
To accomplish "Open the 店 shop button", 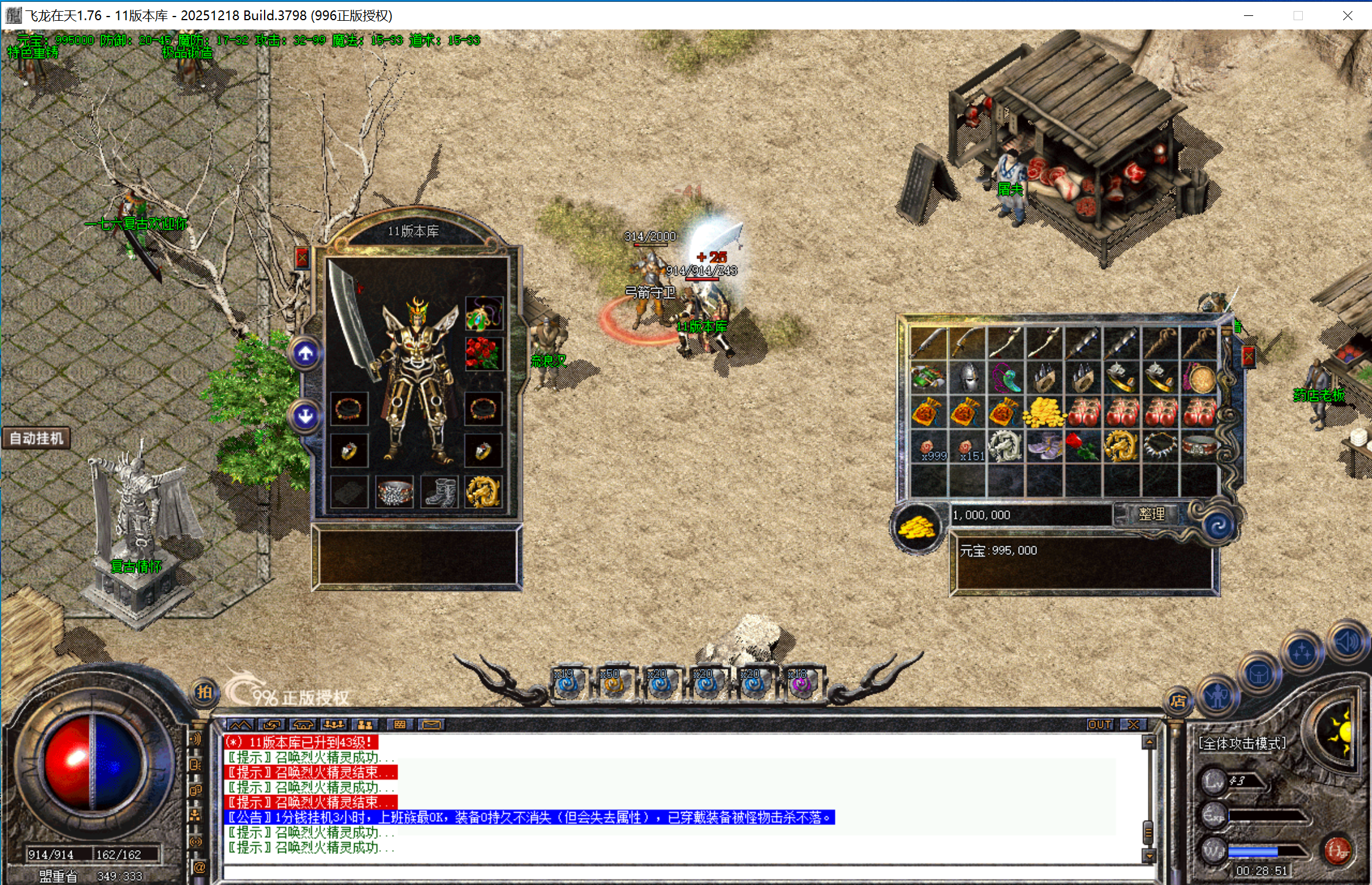I will pyautogui.click(x=1177, y=701).
